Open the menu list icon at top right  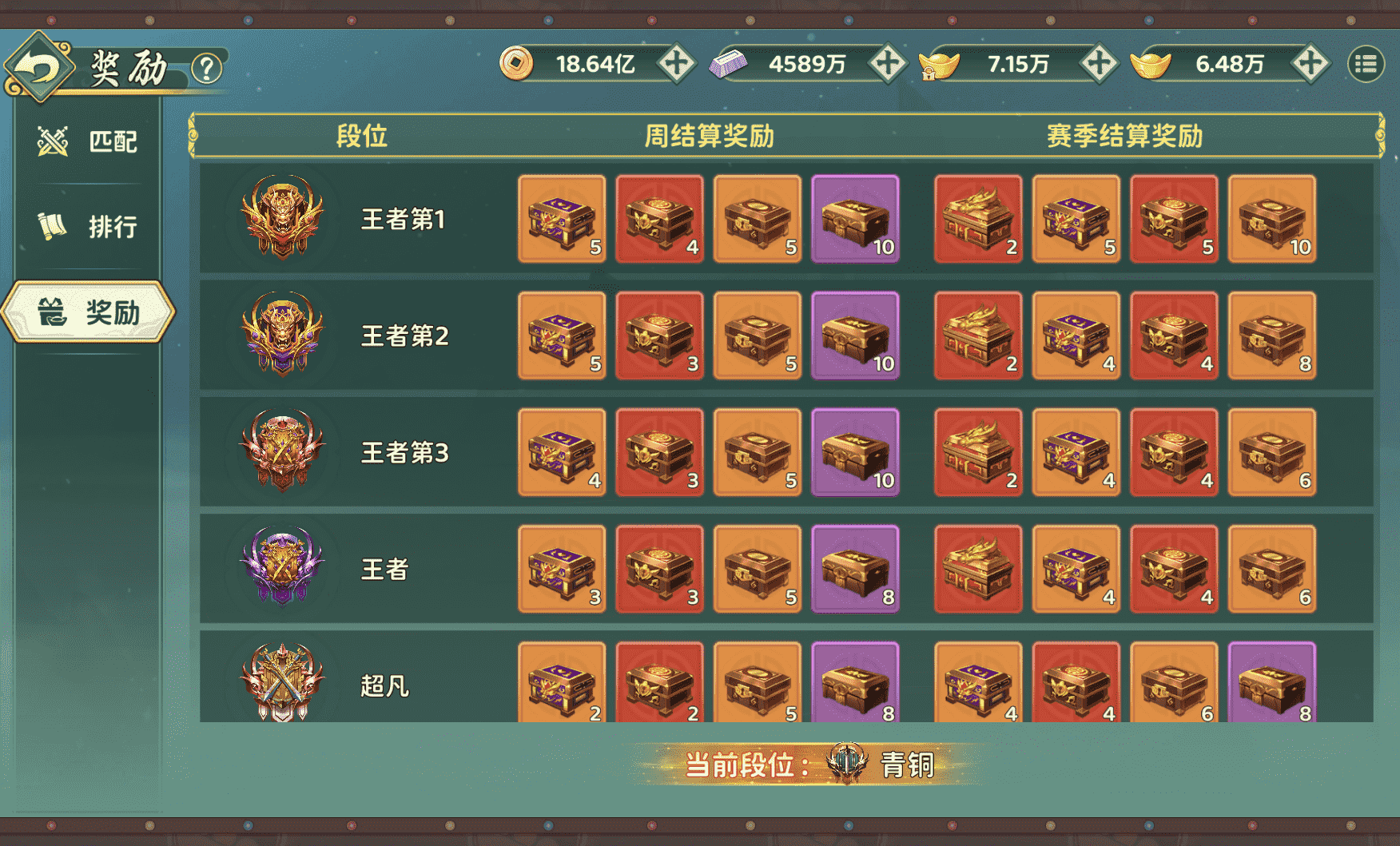coord(1368,62)
